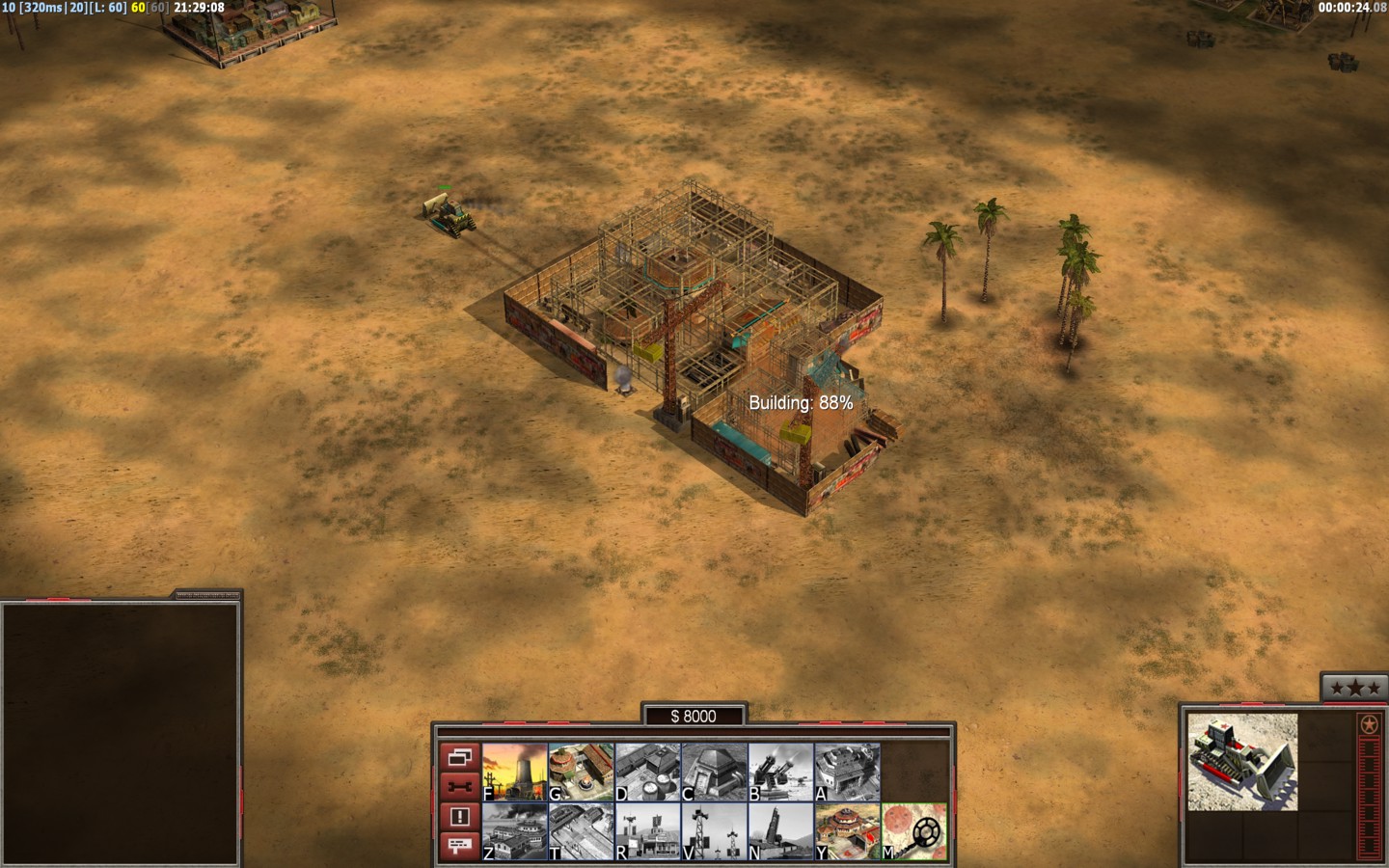The width and height of the screenshot is (1389, 868).
Task: Build the nuclear reactor, hotkey F
Action: 515,772
